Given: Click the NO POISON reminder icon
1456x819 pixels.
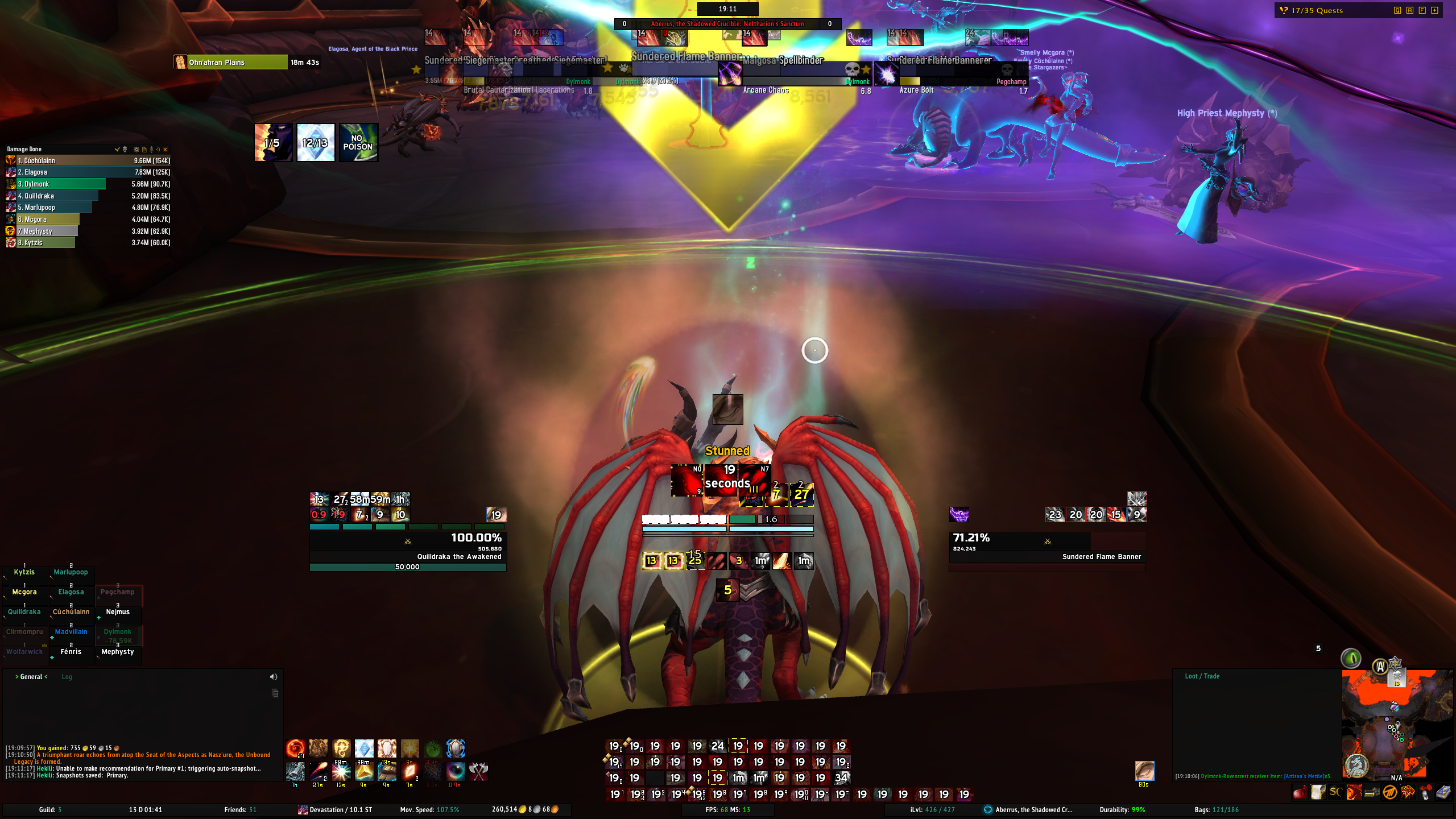Looking at the screenshot, I should click(358, 143).
